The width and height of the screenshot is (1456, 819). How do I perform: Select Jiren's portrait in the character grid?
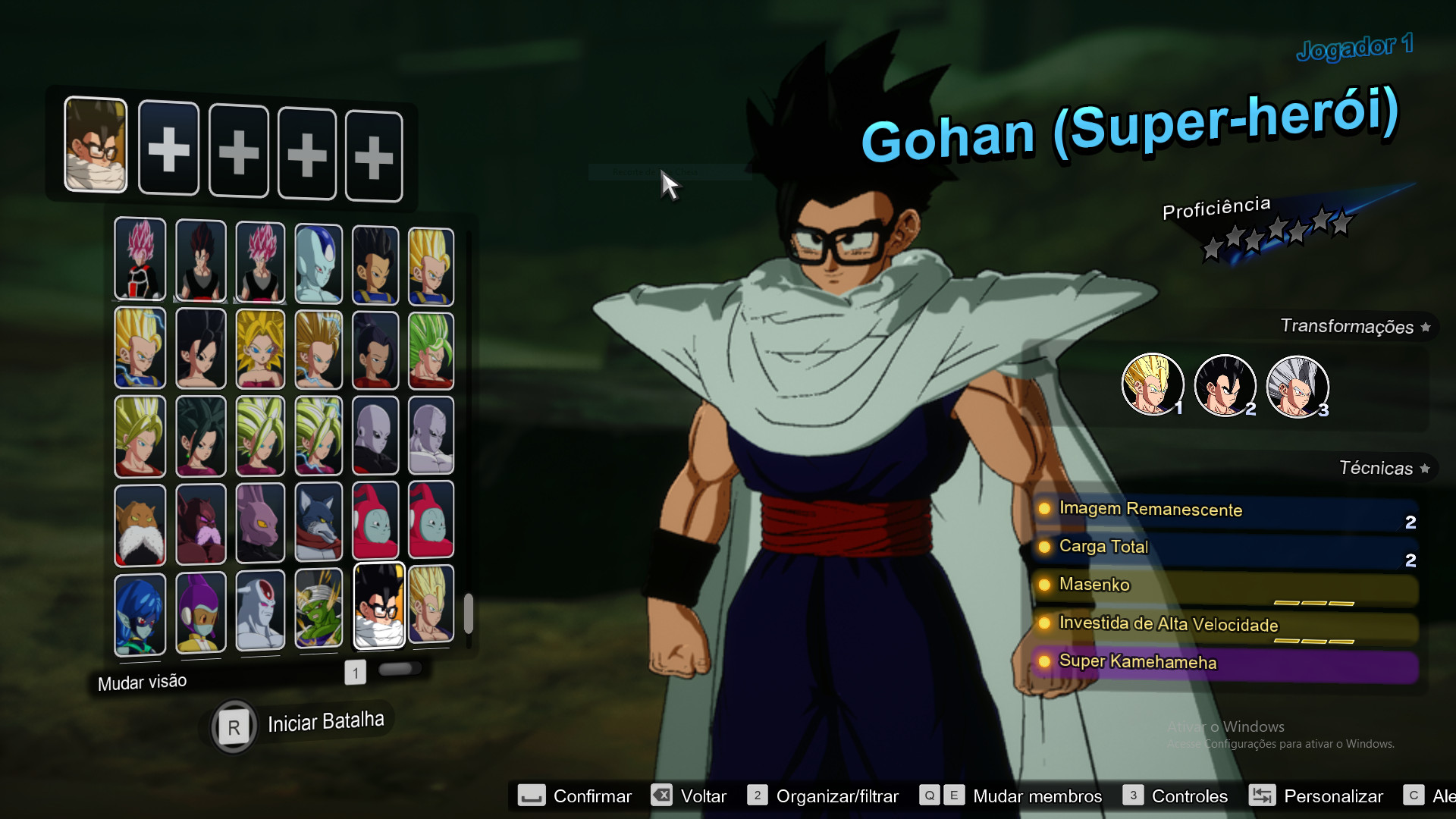coord(375,436)
